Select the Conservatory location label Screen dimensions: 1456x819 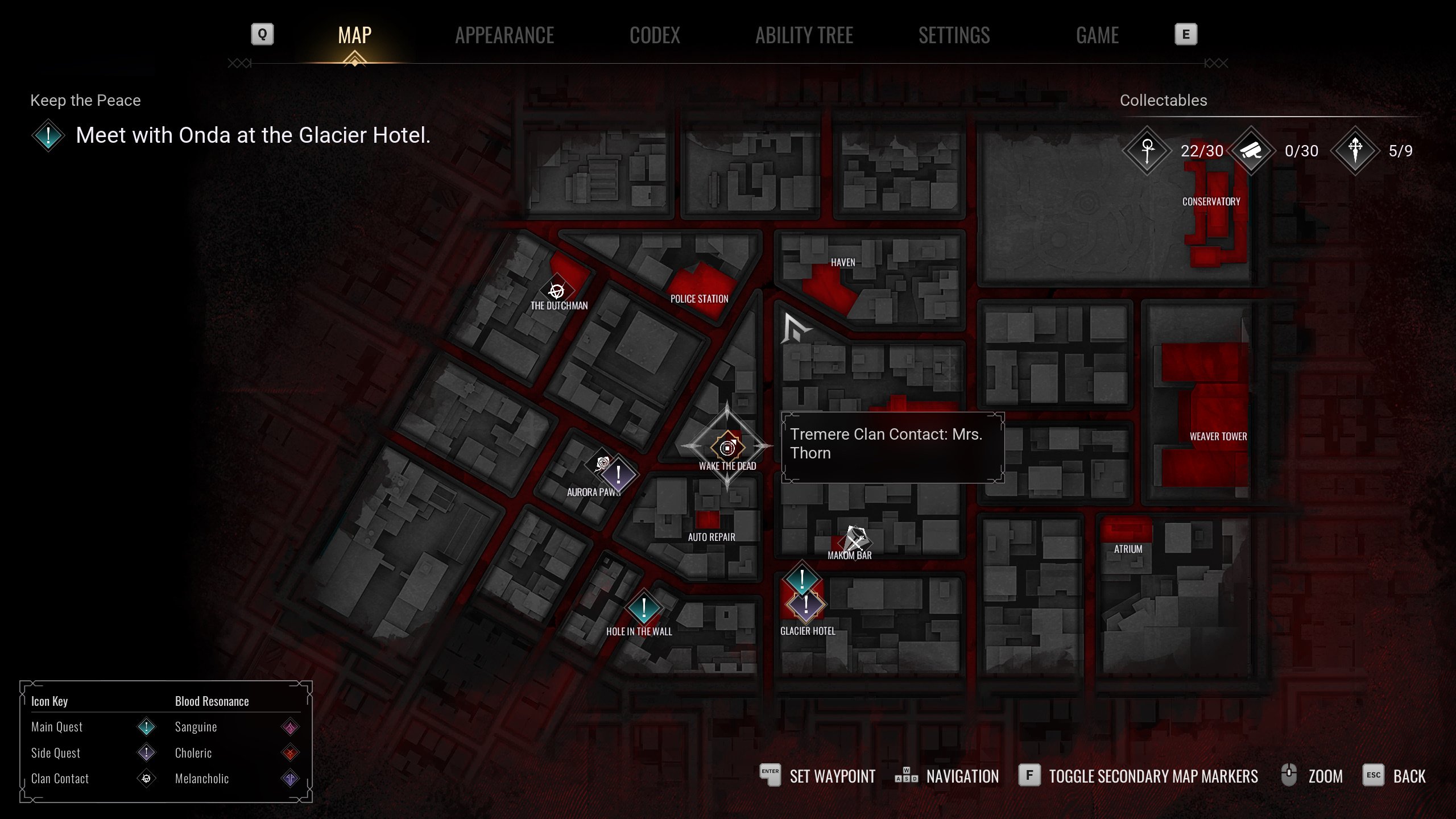(x=1211, y=201)
